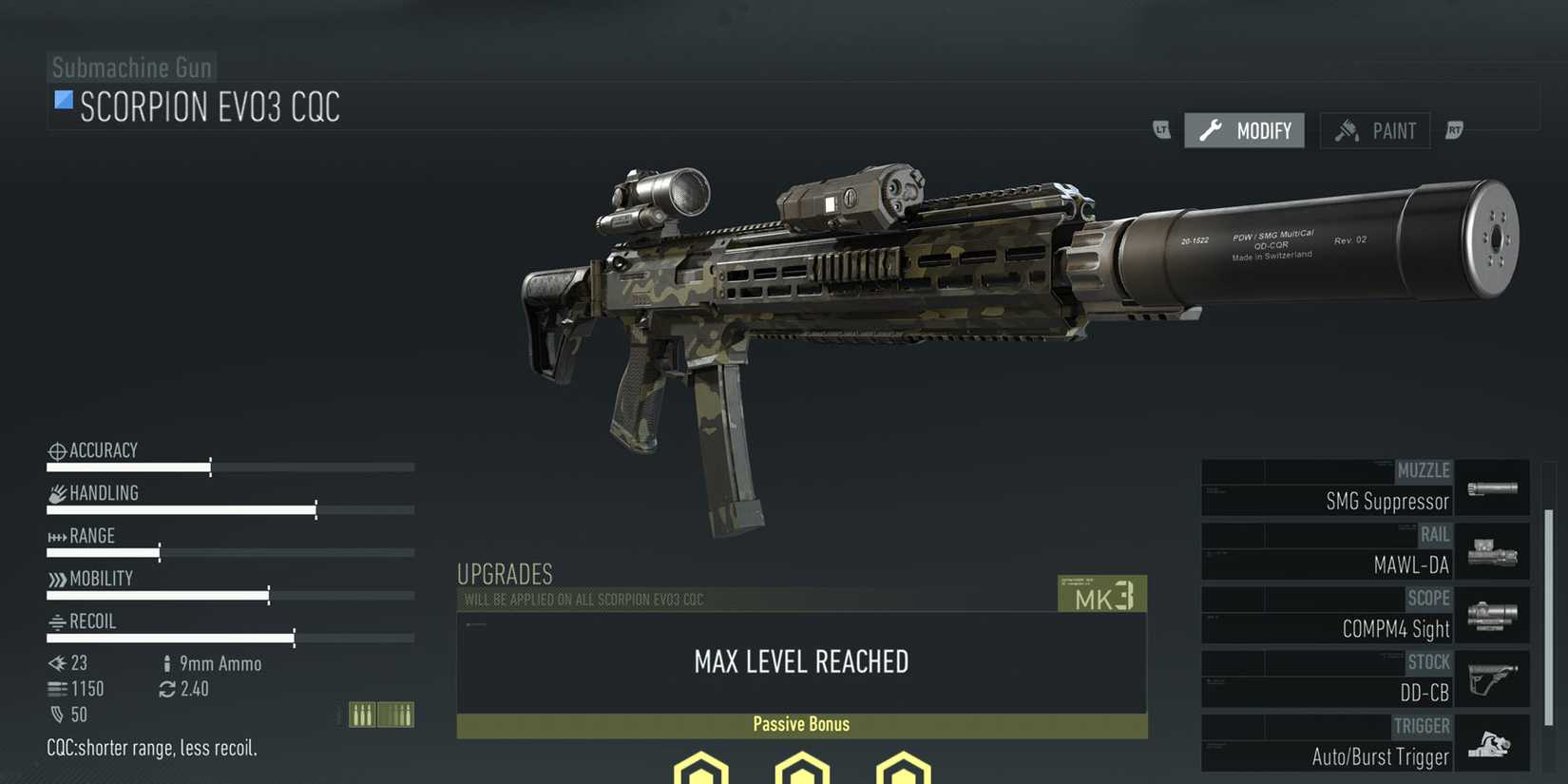Click the Passive Bonus bar
This screenshot has width=1568, height=784.
[x=801, y=724]
